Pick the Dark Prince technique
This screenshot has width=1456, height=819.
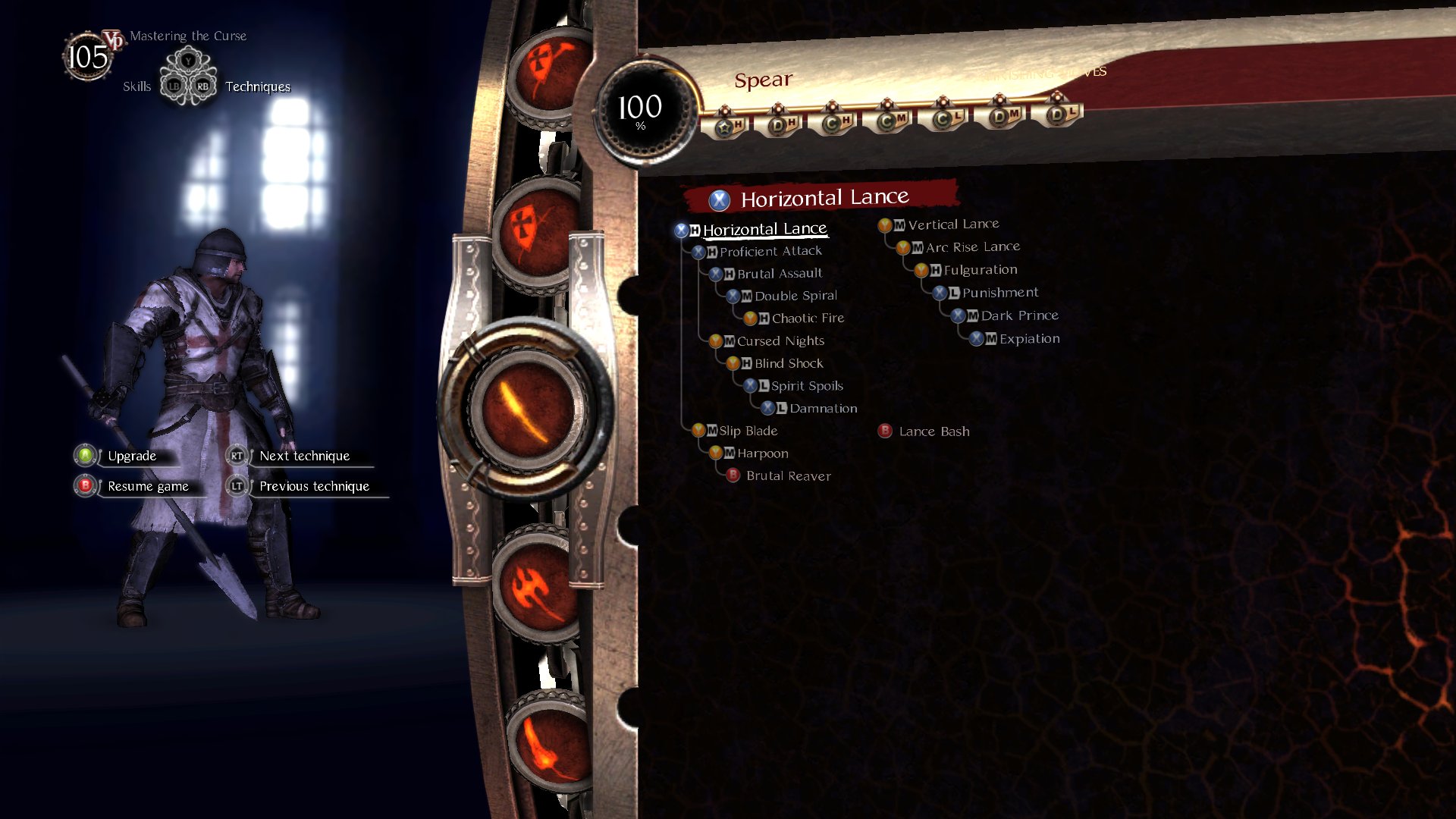tap(1019, 315)
